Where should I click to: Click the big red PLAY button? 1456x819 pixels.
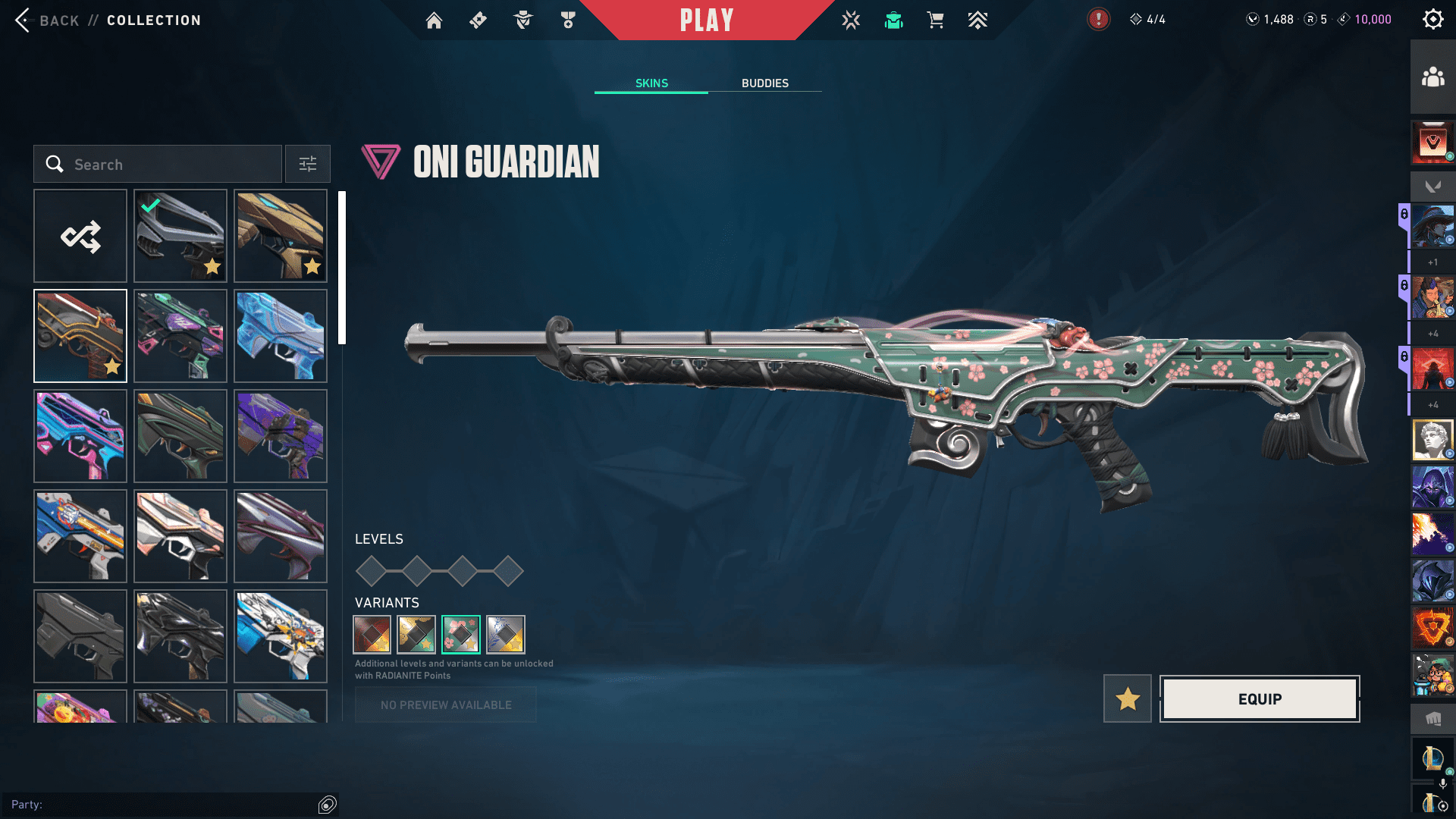coord(706,20)
